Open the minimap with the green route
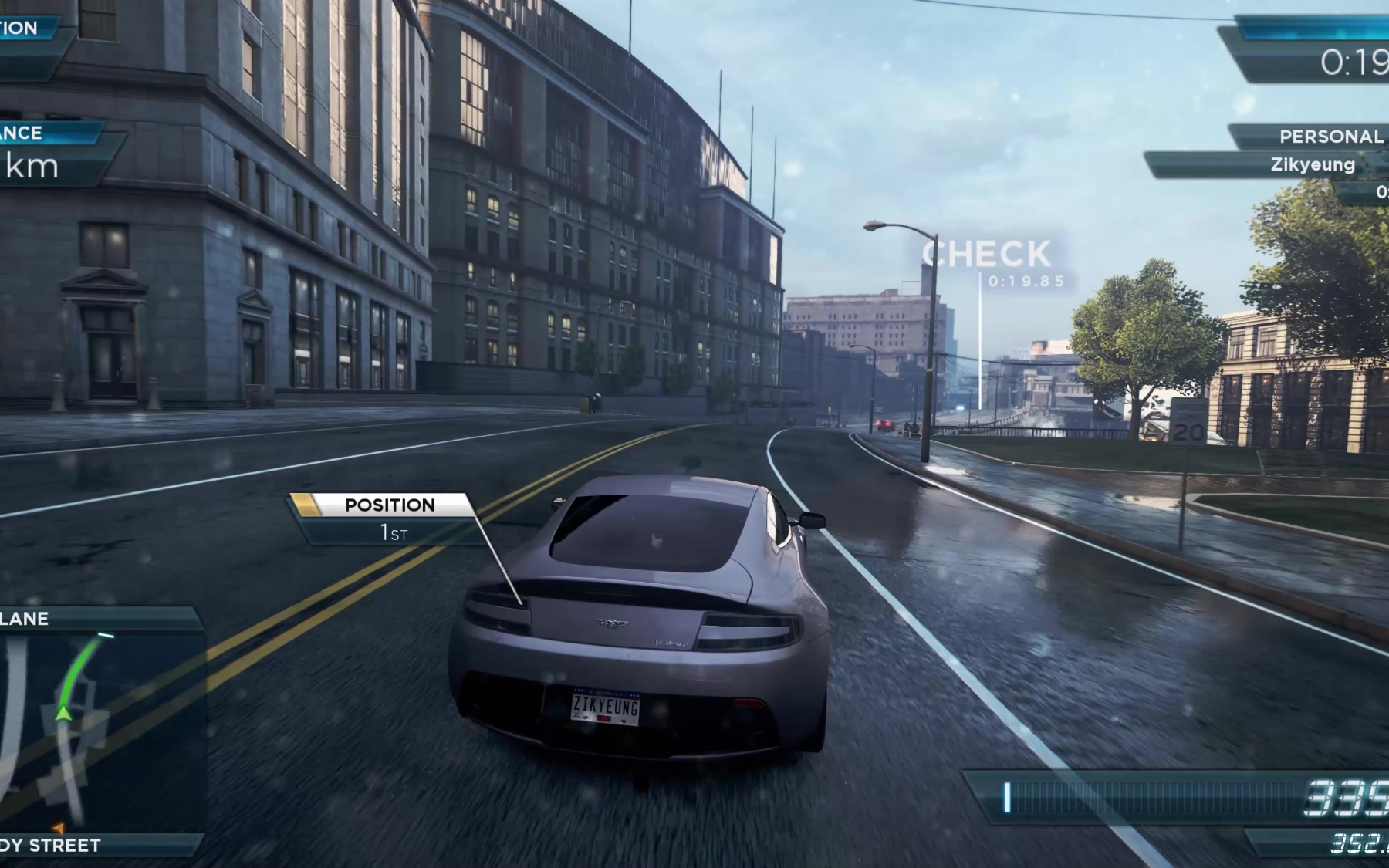 tap(100, 729)
